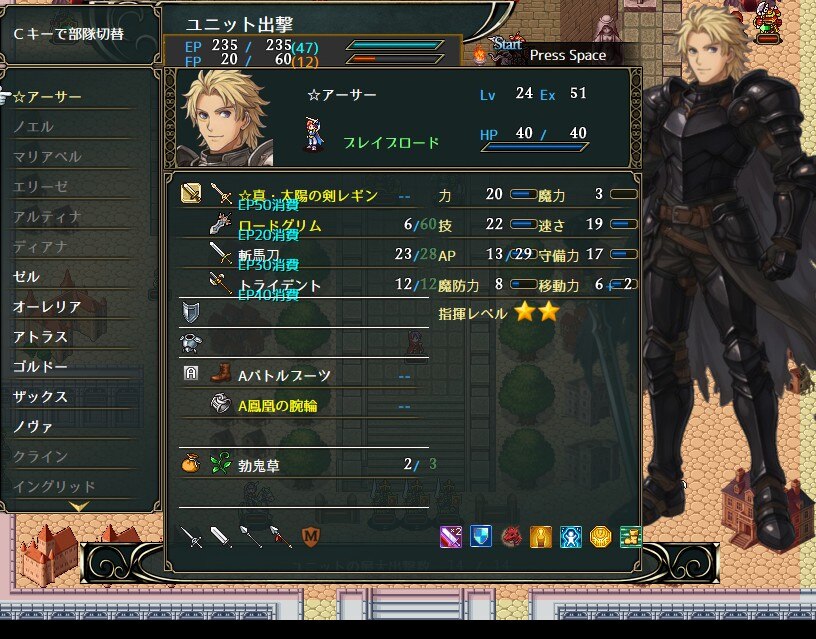Pick エリーゼ from the unit roster
This screenshot has height=639, width=816.
[41, 187]
